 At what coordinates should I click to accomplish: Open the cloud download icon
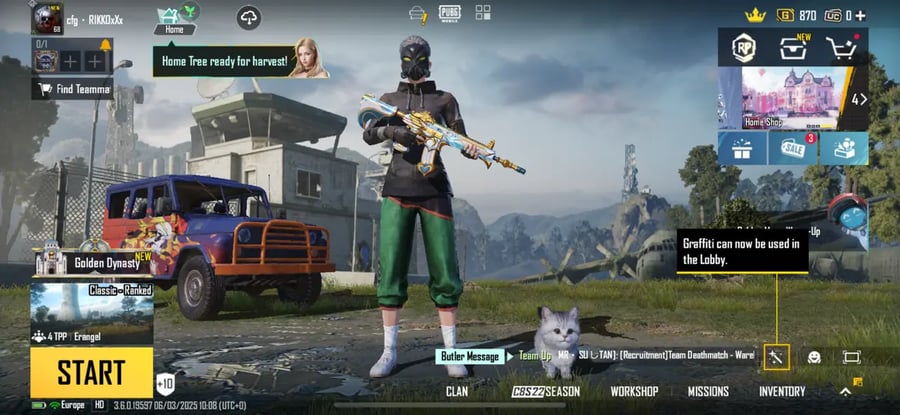[x=249, y=17]
